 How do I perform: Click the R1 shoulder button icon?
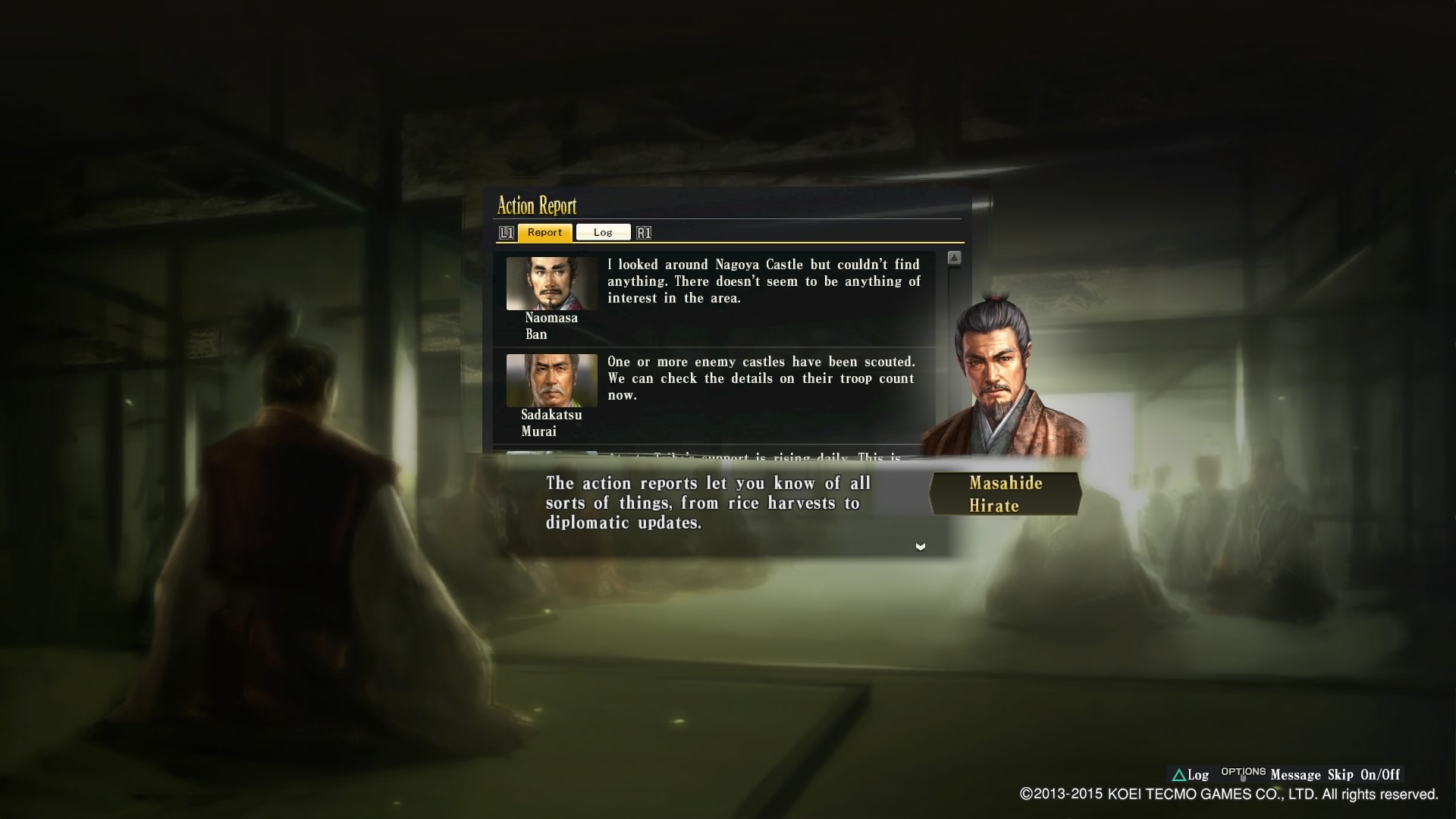click(644, 232)
